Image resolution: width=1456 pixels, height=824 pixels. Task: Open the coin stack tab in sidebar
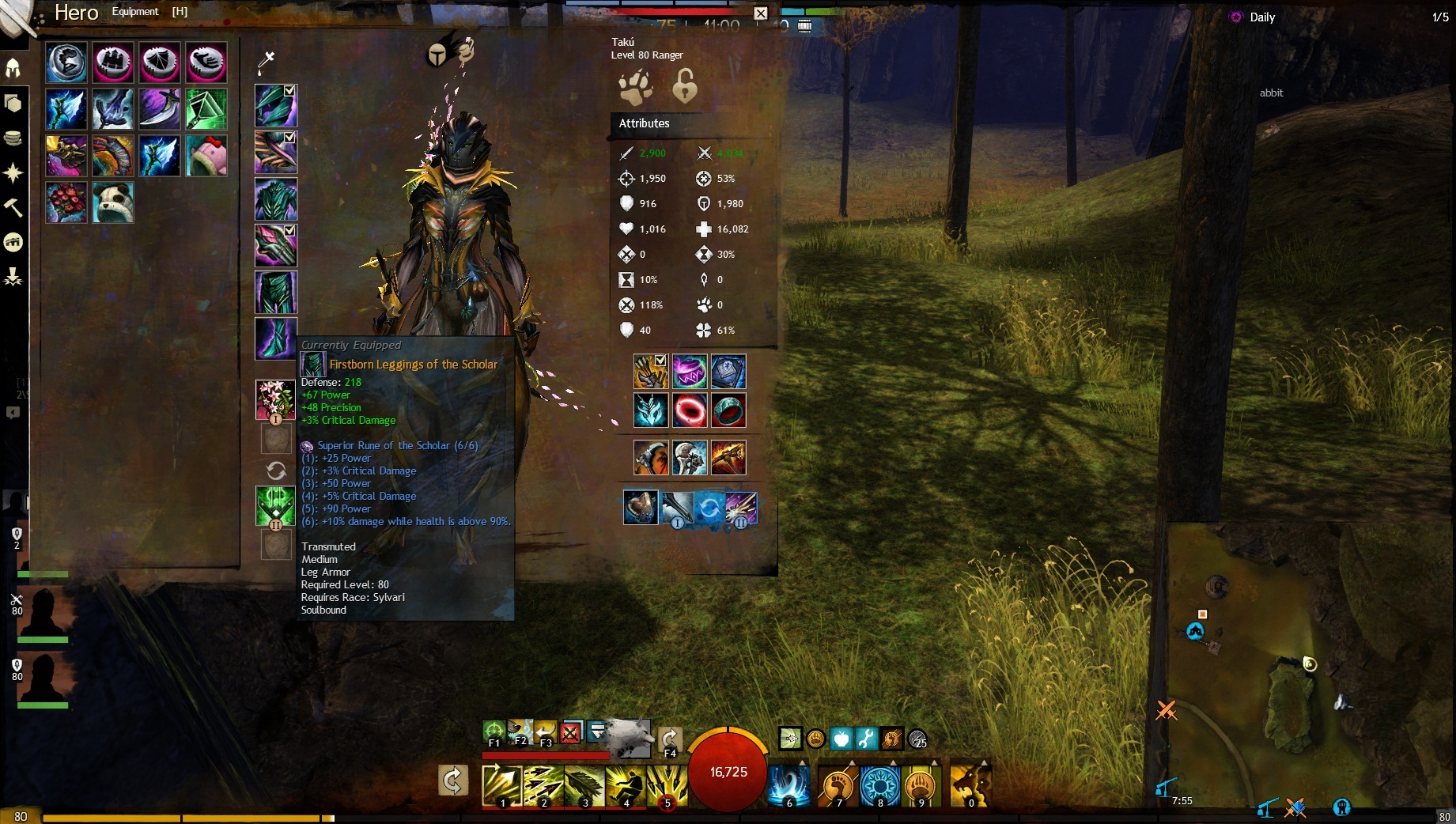[13, 138]
